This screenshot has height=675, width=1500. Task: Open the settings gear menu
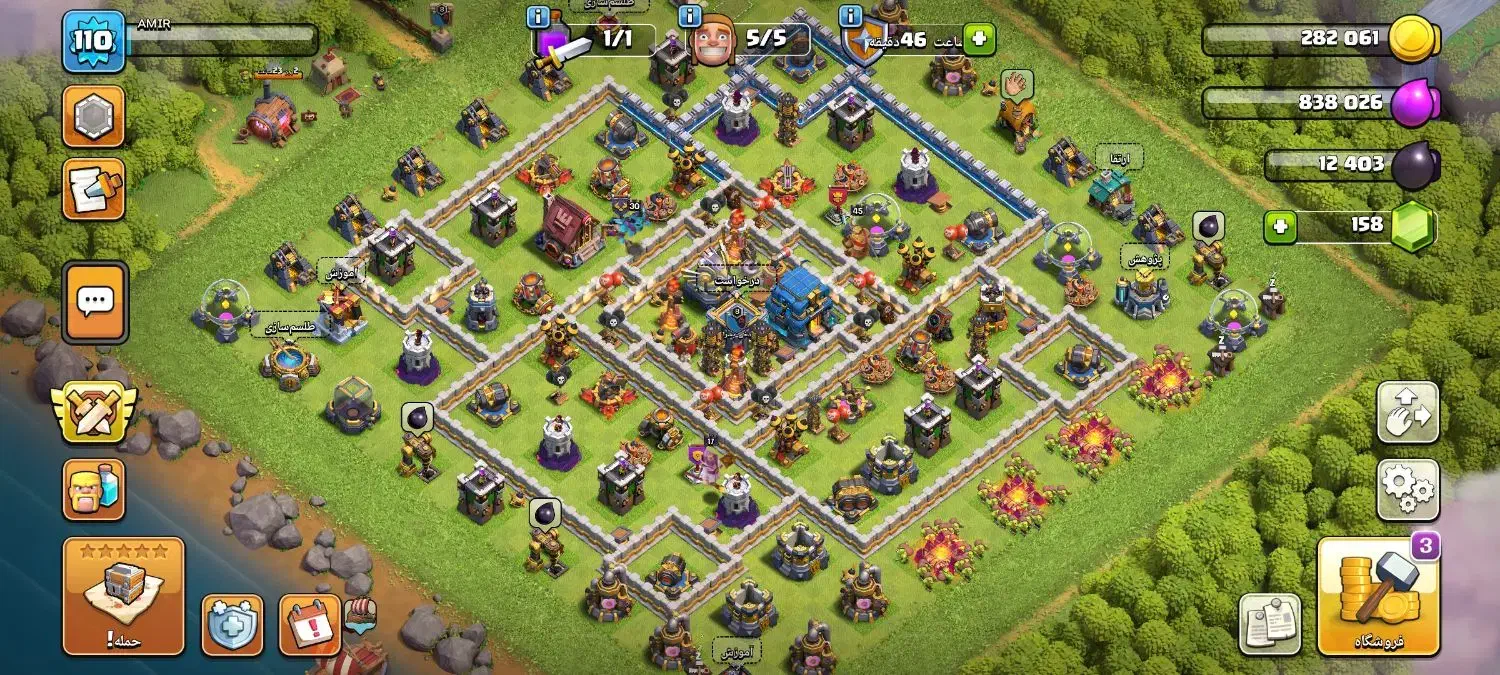pyautogui.click(x=1408, y=489)
